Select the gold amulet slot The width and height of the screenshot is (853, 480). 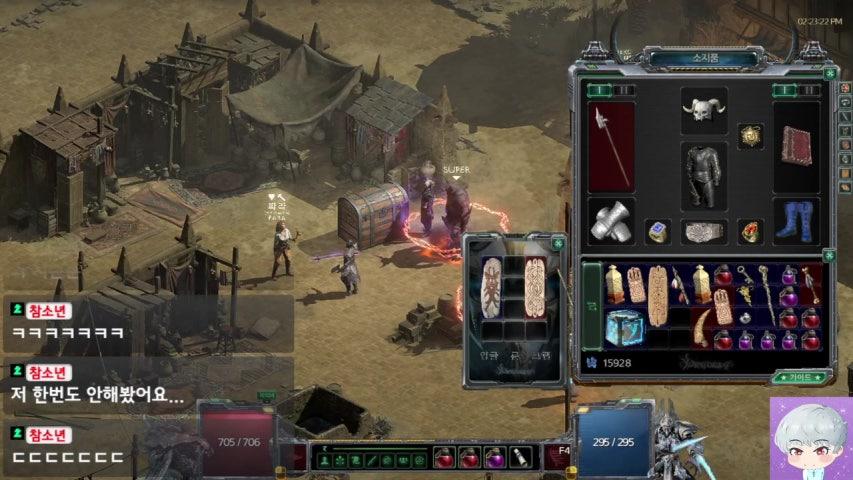[x=750, y=135]
